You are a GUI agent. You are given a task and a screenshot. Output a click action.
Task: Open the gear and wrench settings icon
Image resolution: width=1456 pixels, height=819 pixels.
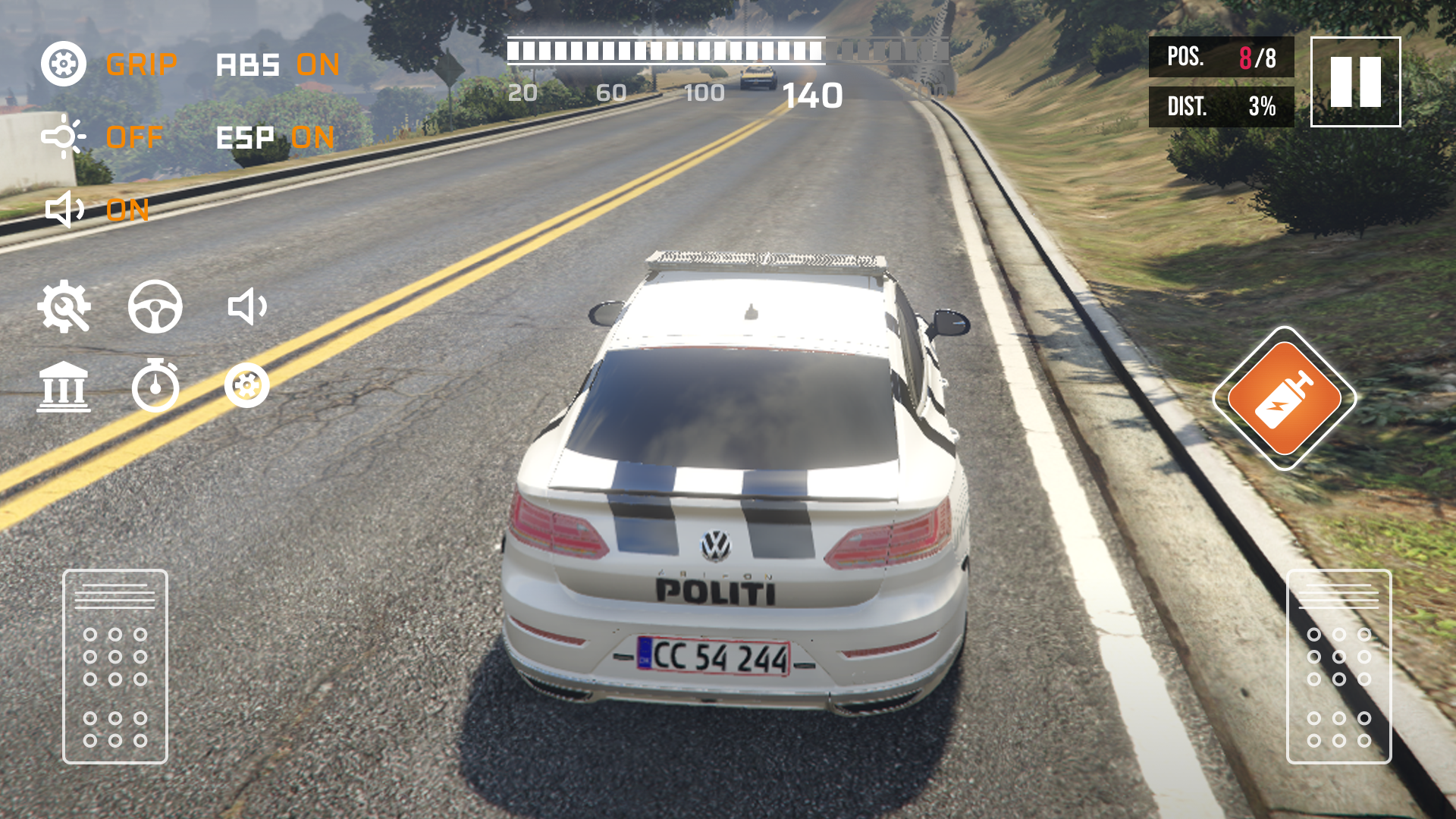pos(64,307)
